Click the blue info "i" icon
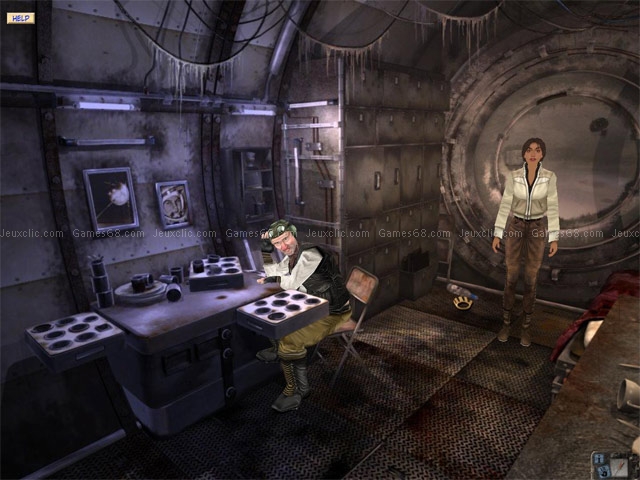The image size is (640, 480). (599, 459)
